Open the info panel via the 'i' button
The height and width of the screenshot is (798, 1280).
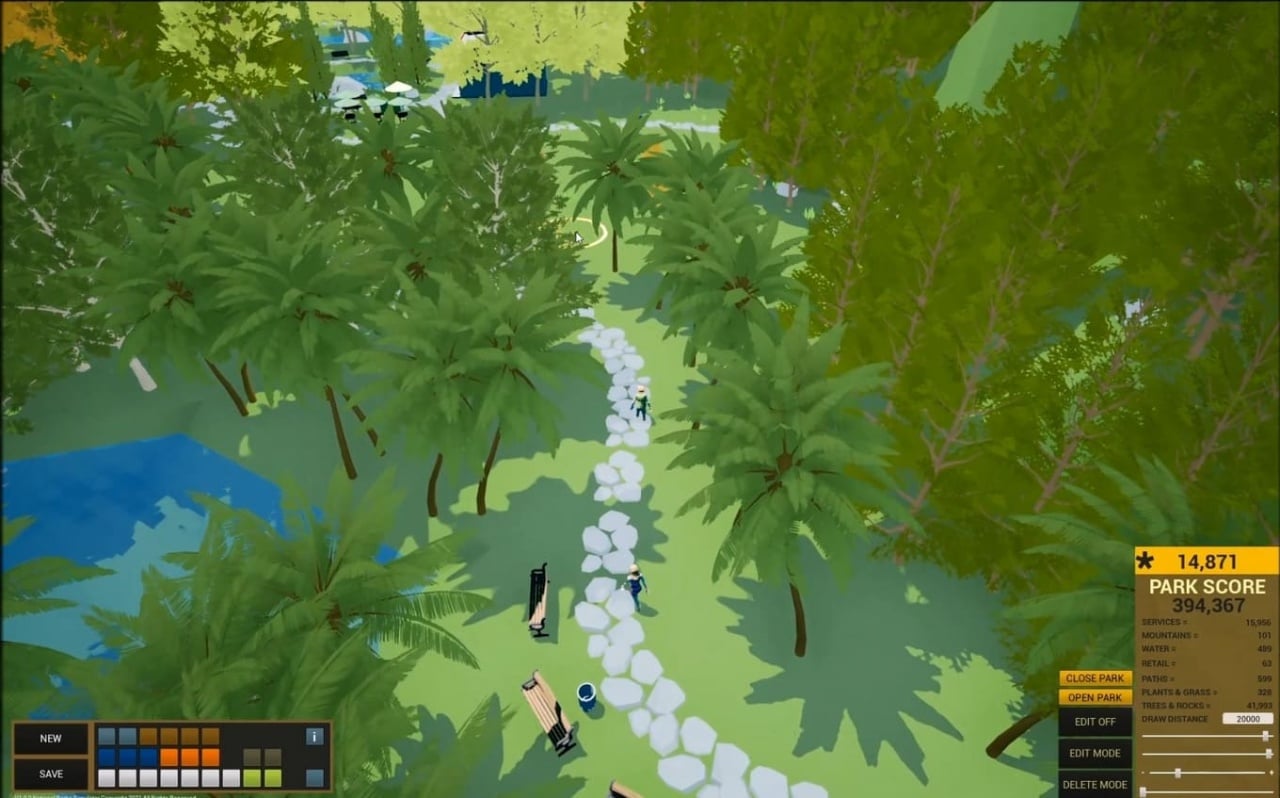coord(315,736)
